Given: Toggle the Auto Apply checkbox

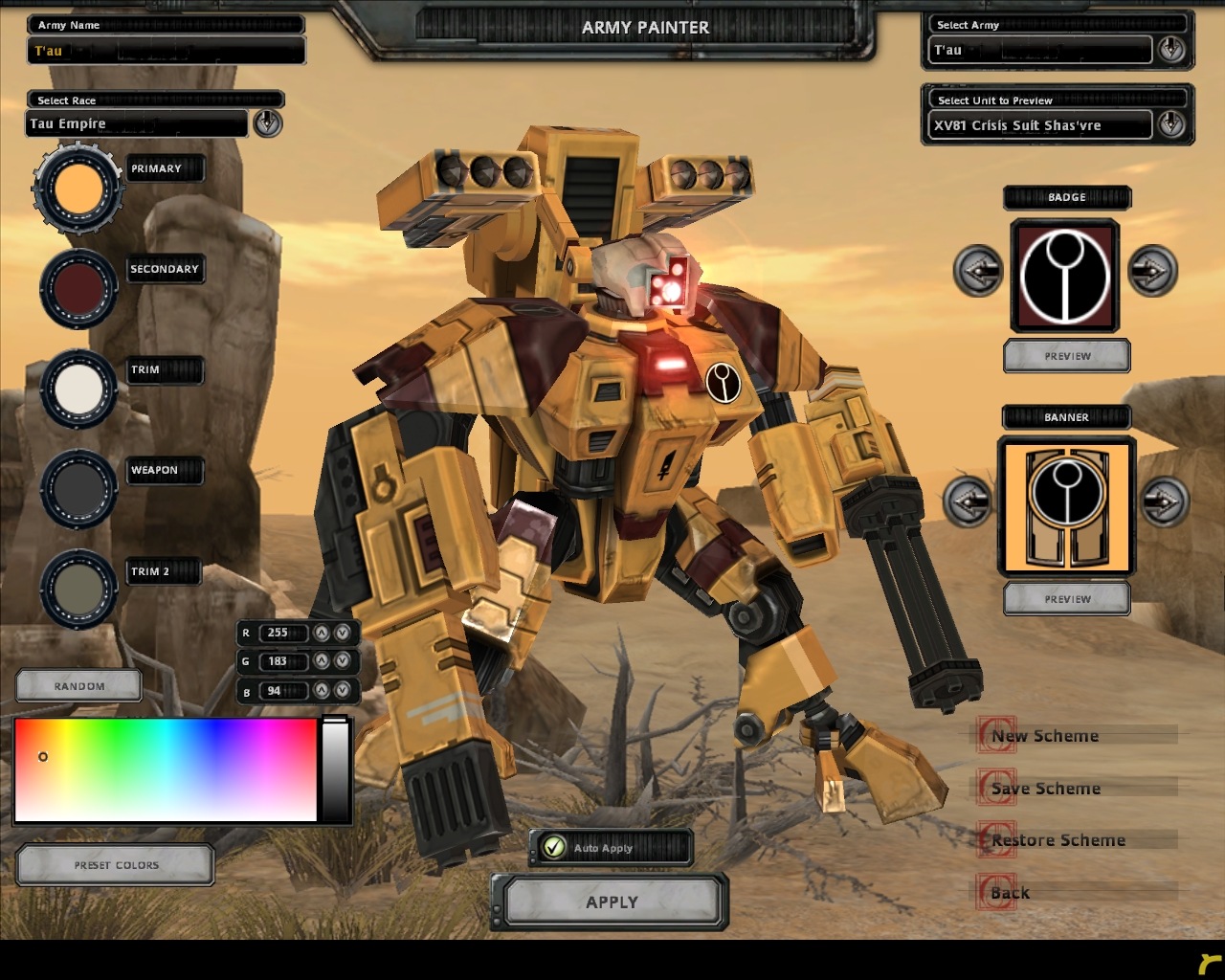Looking at the screenshot, I should (x=553, y=847).
